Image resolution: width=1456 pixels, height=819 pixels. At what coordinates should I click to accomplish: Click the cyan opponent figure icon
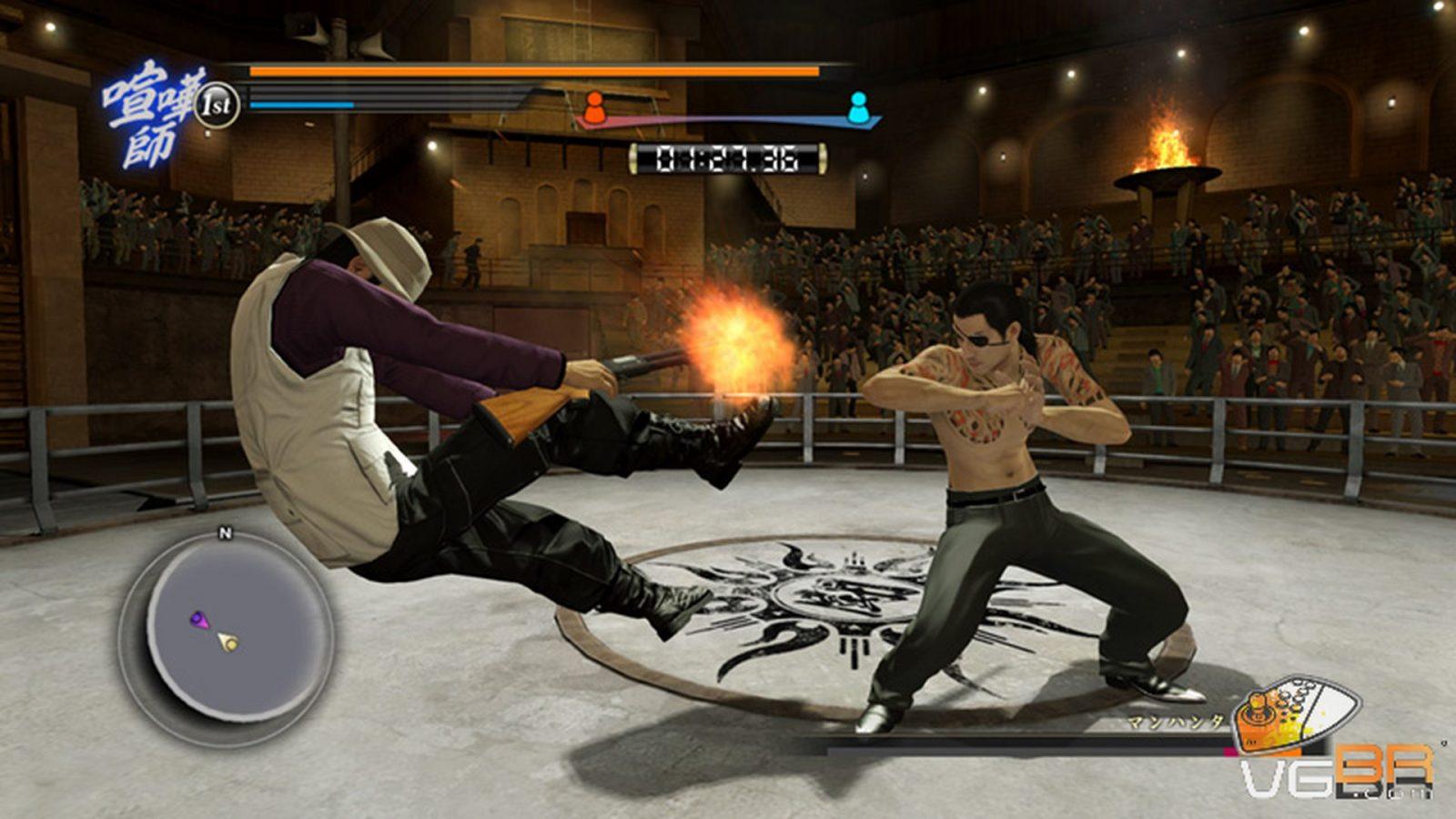tap(857, 107)
